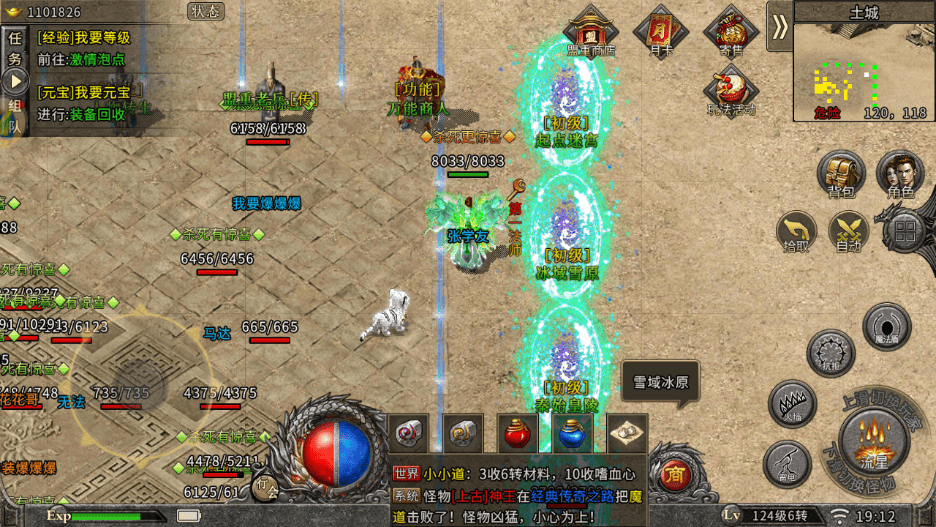This screenshot has height=527, width=936.
Task: Open the 角色 character sheet
Action: tap(900, 174)
